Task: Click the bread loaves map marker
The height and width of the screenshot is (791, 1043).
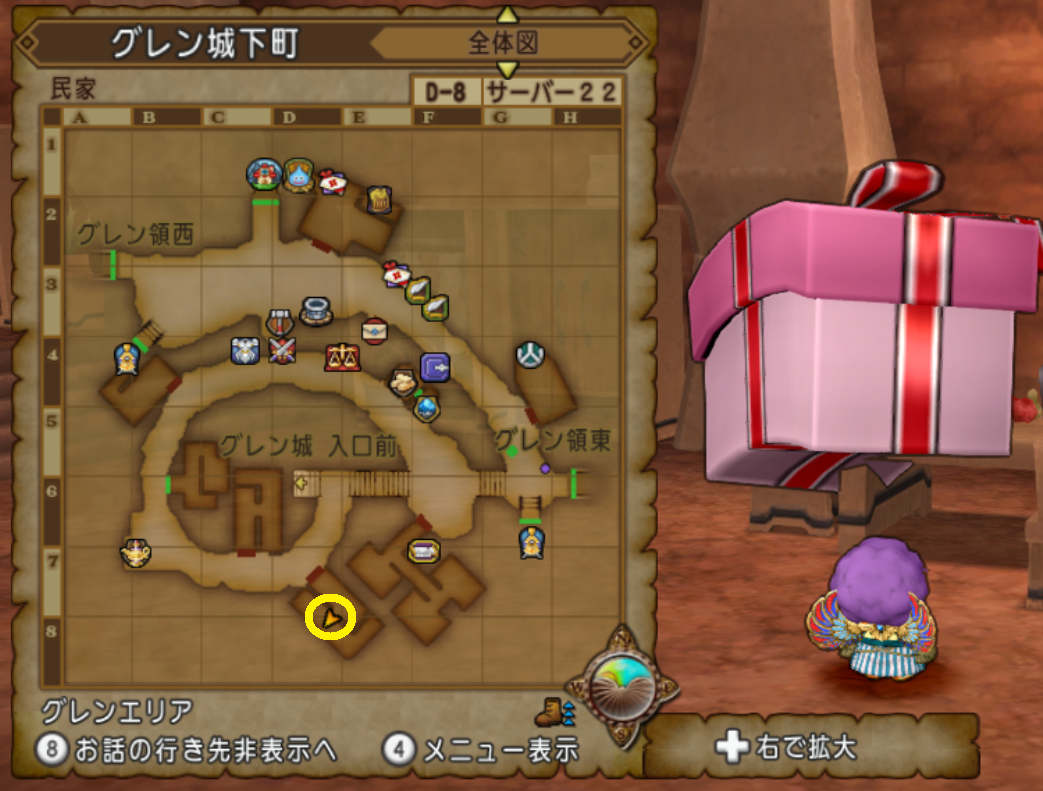Action: click(x=404, y=381)
